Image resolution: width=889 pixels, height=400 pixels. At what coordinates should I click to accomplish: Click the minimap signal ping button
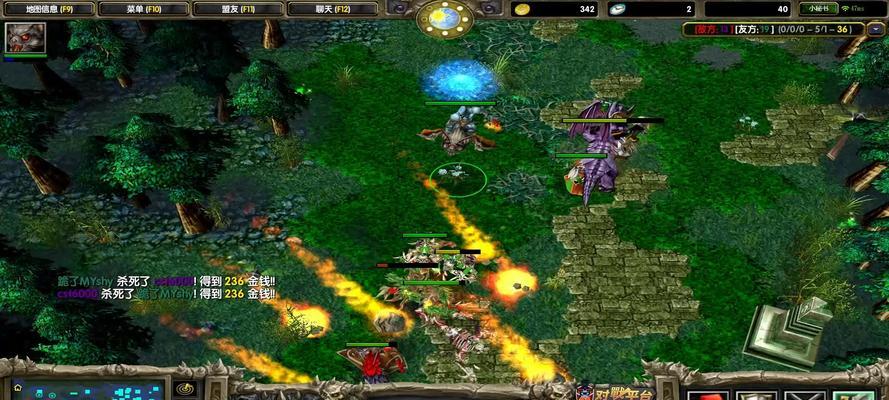184,389
